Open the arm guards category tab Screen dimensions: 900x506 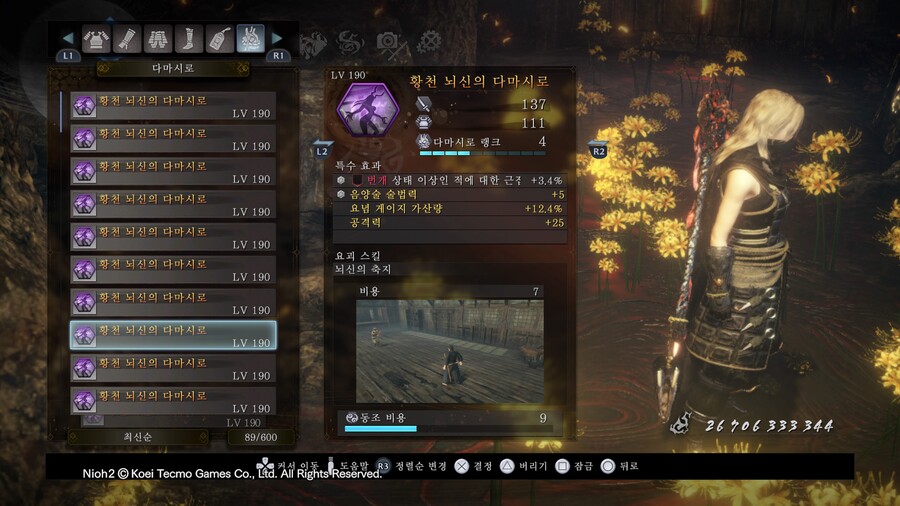[127, 39]
